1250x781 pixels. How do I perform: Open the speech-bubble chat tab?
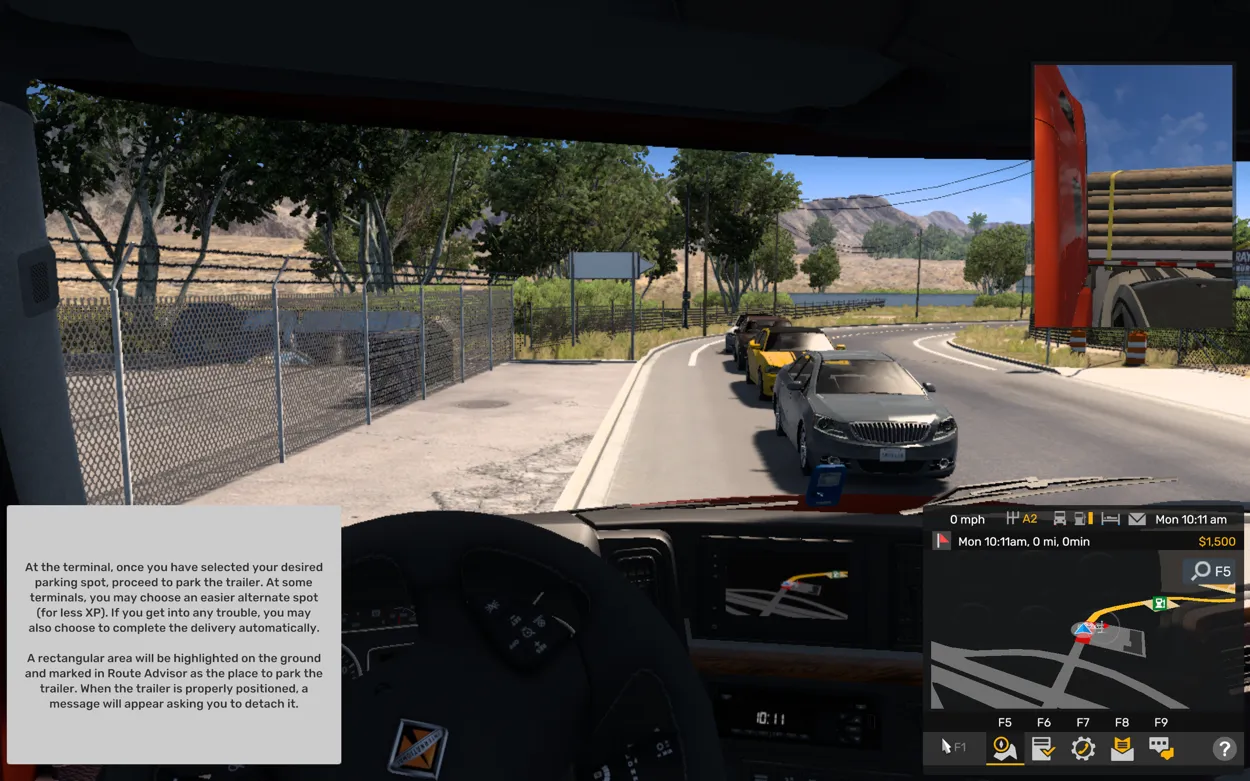click(x=1160, y=747)
